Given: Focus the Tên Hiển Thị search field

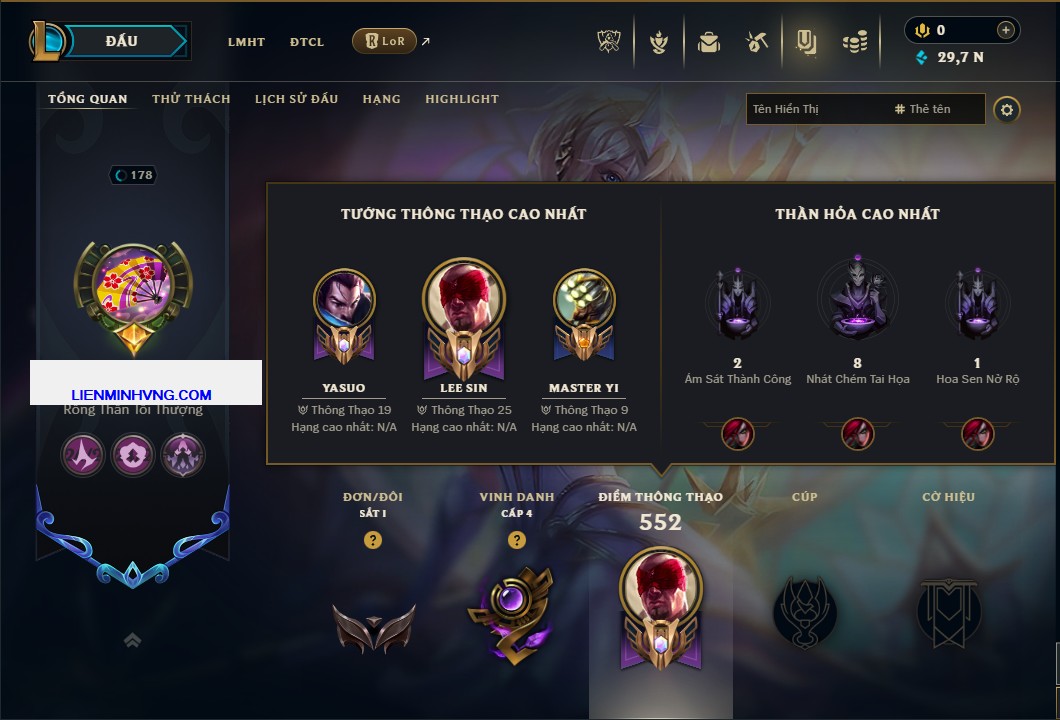Looking at the screenshot, I should (815, 109).
